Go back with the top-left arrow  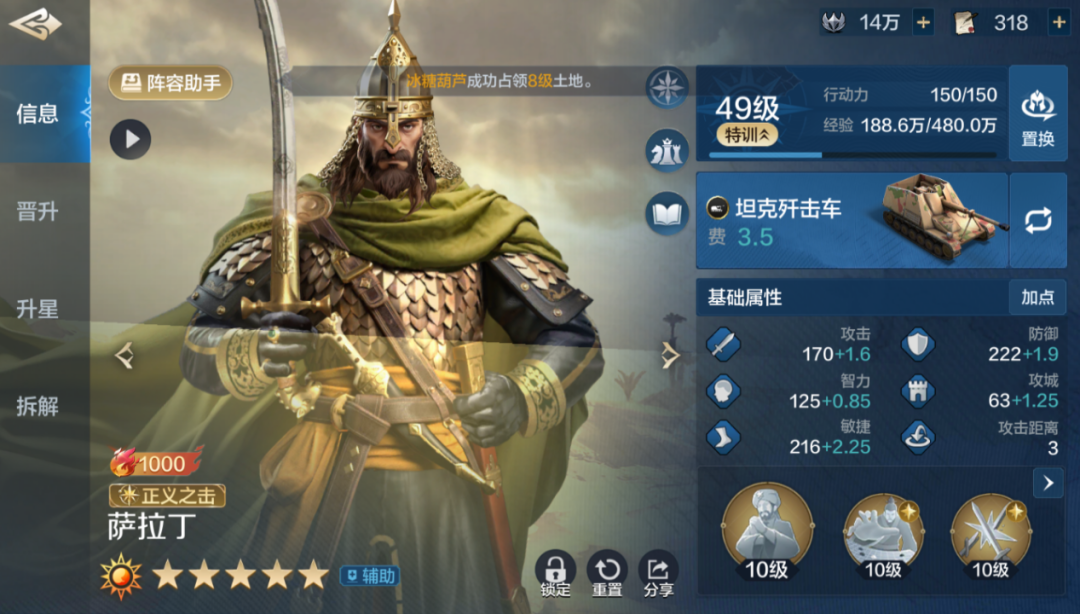point(34,24)
